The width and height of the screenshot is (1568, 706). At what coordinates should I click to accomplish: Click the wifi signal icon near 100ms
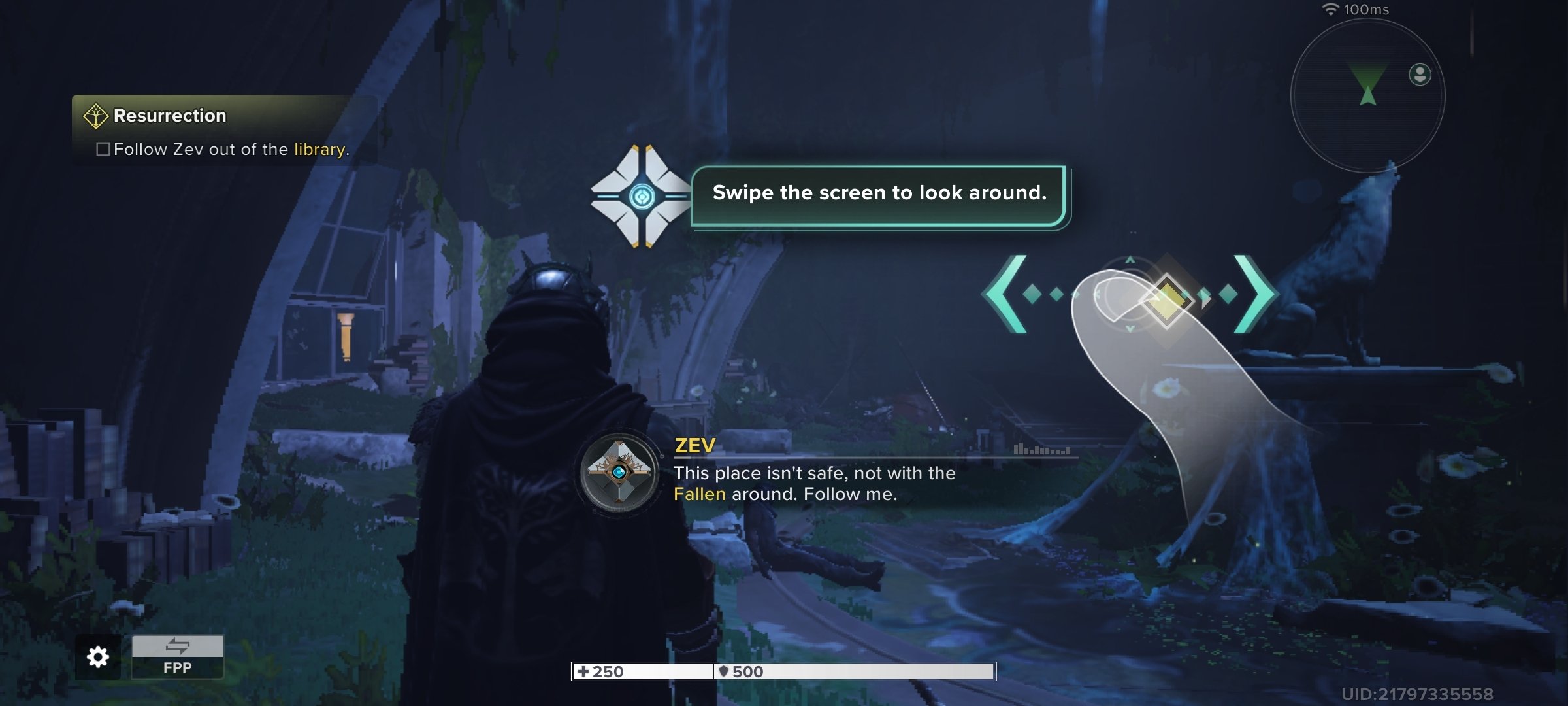point(1331,9)
